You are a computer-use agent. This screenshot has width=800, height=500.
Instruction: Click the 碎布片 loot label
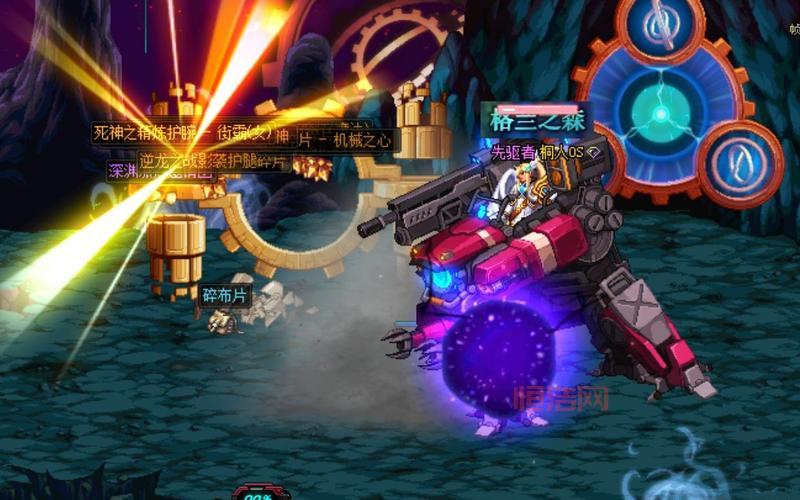[x=224, y=295]
